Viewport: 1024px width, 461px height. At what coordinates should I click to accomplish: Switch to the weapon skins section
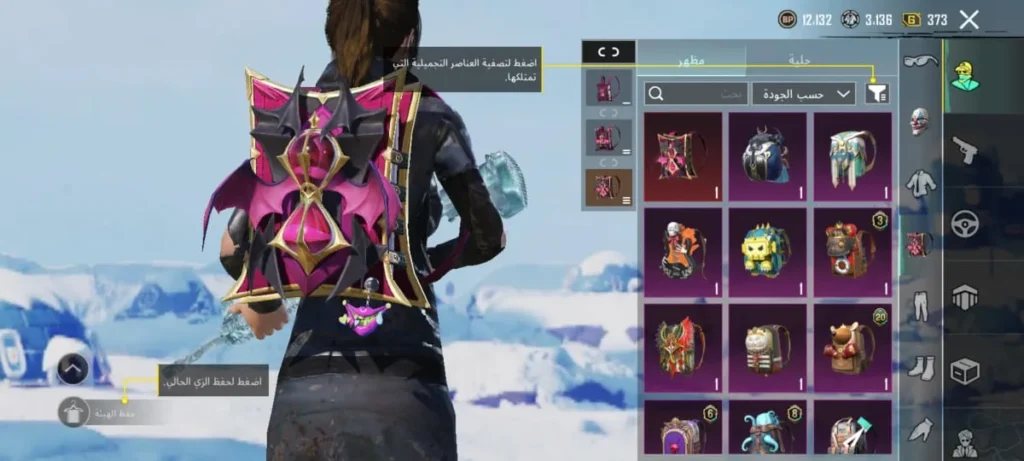[x=965, y=150]
